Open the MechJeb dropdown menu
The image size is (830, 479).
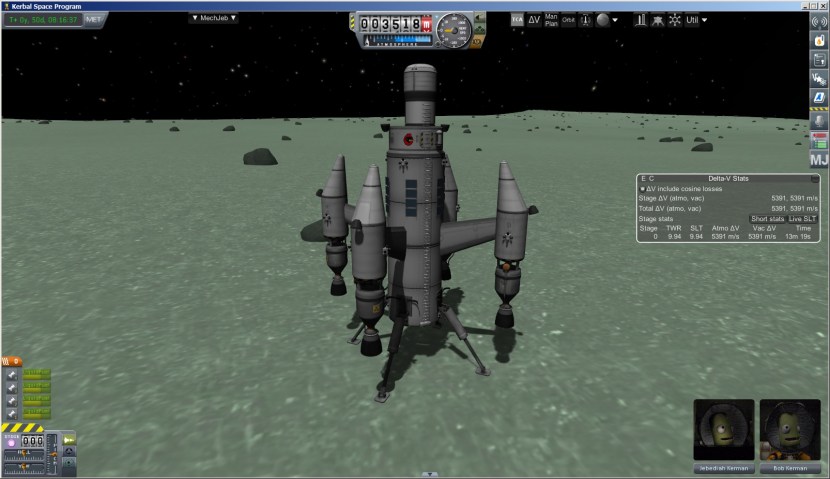pyautogui.click(x=214, y=18)
